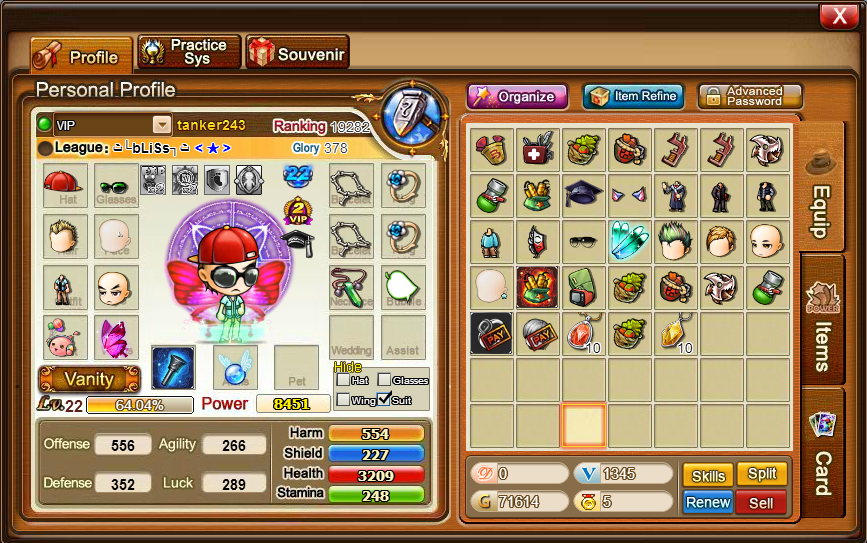Toggle the Hide Glasses checkbox
Image resolution: width=867 pixels, height=543 pixels.
[x=385, y=380]
